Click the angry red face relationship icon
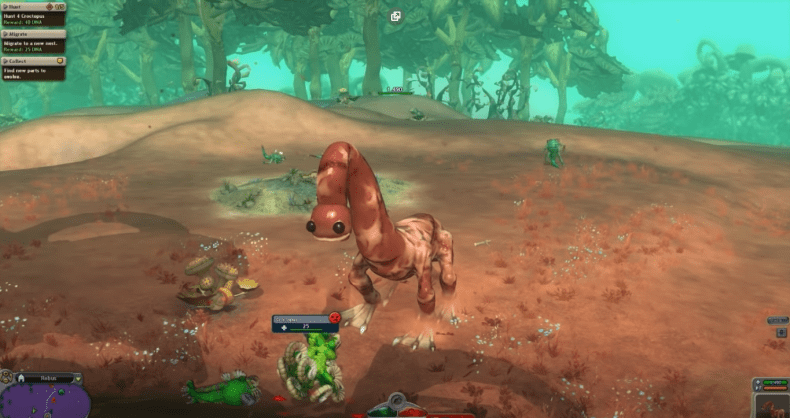The image size is (790, 418). coord(335,318)
